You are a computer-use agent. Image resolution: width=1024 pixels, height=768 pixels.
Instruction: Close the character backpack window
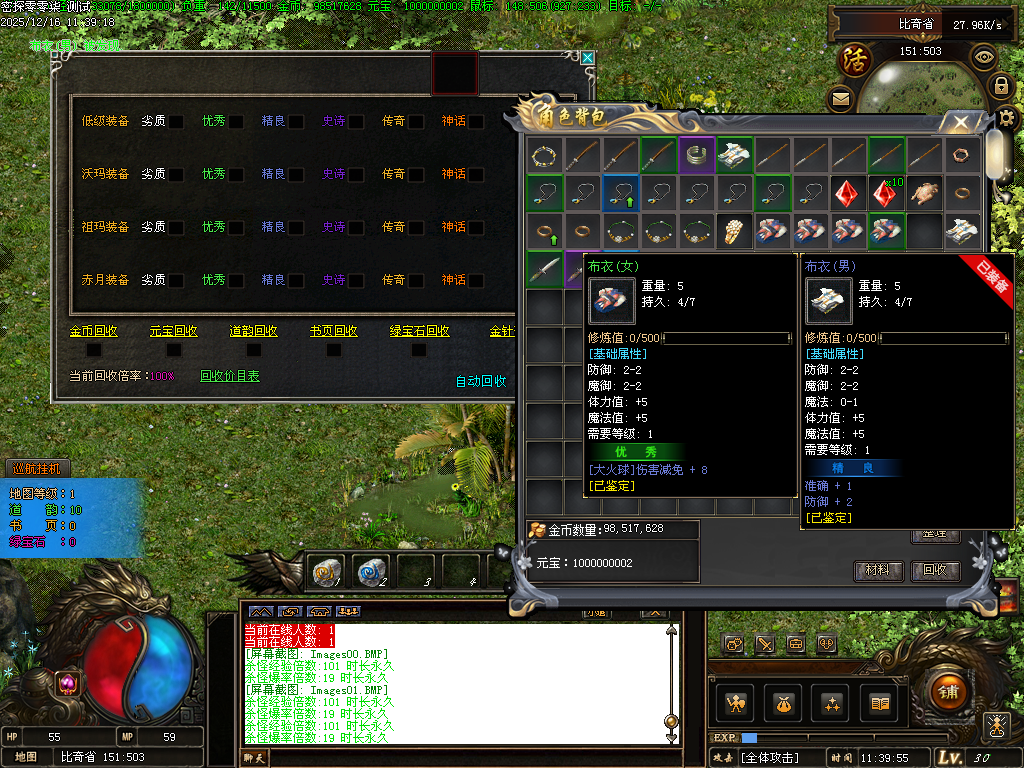961,123
